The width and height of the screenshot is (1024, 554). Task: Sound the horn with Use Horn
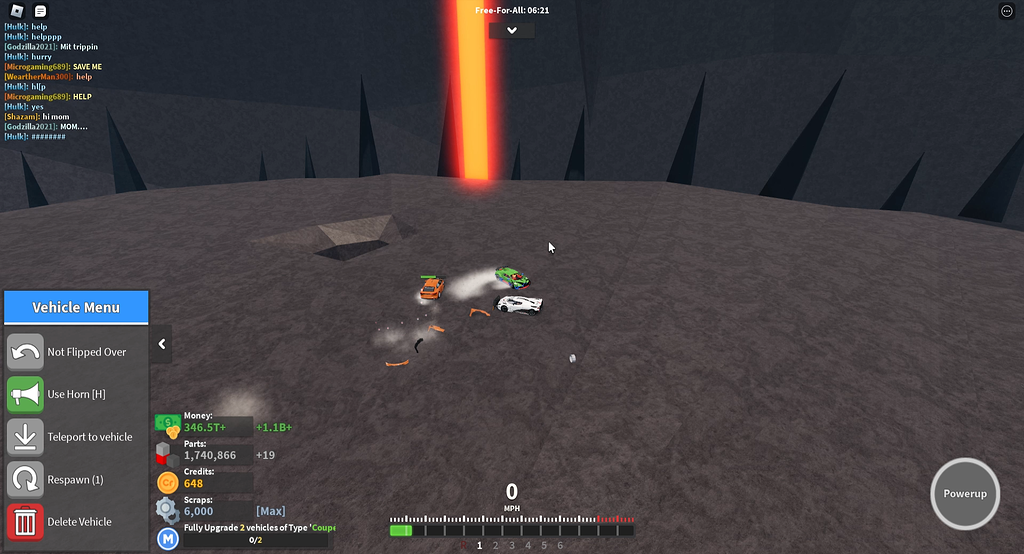pos(26,394)
